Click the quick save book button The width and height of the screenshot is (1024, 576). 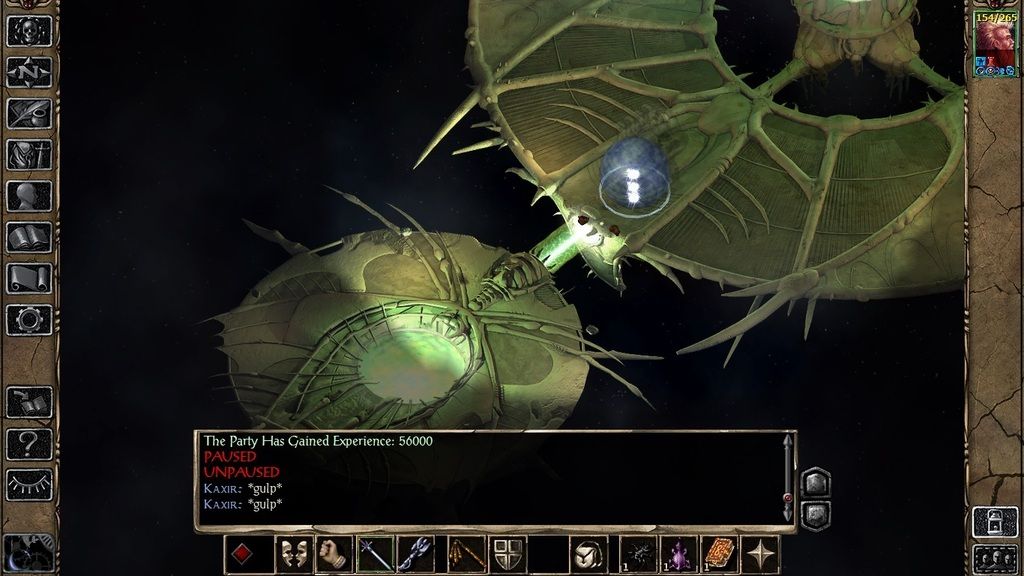click(29, 402)
